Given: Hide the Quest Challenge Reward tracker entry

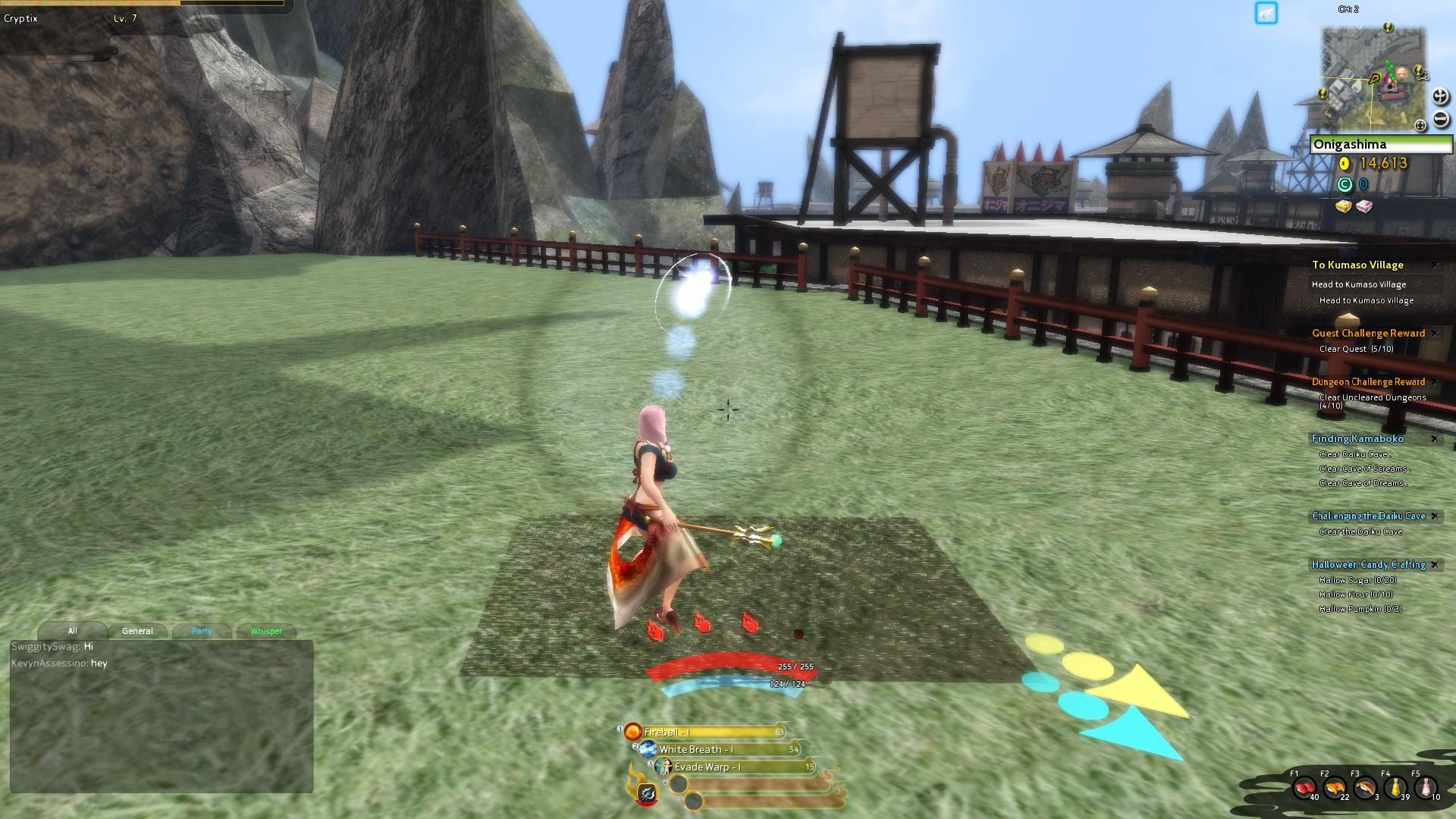Looking at the screenshot, I should (1436, 333).
